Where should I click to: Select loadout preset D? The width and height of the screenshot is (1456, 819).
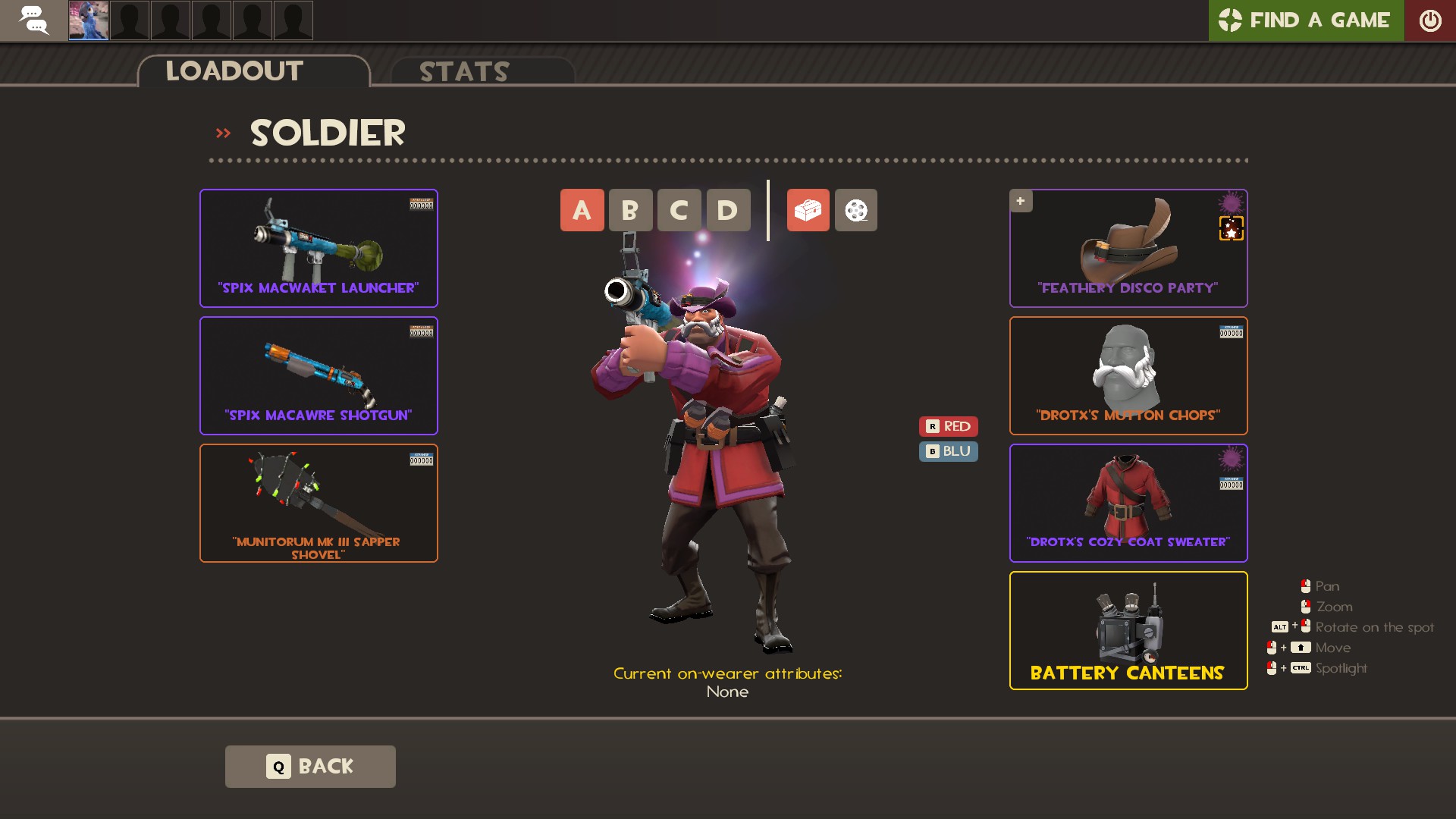[728, 210]
